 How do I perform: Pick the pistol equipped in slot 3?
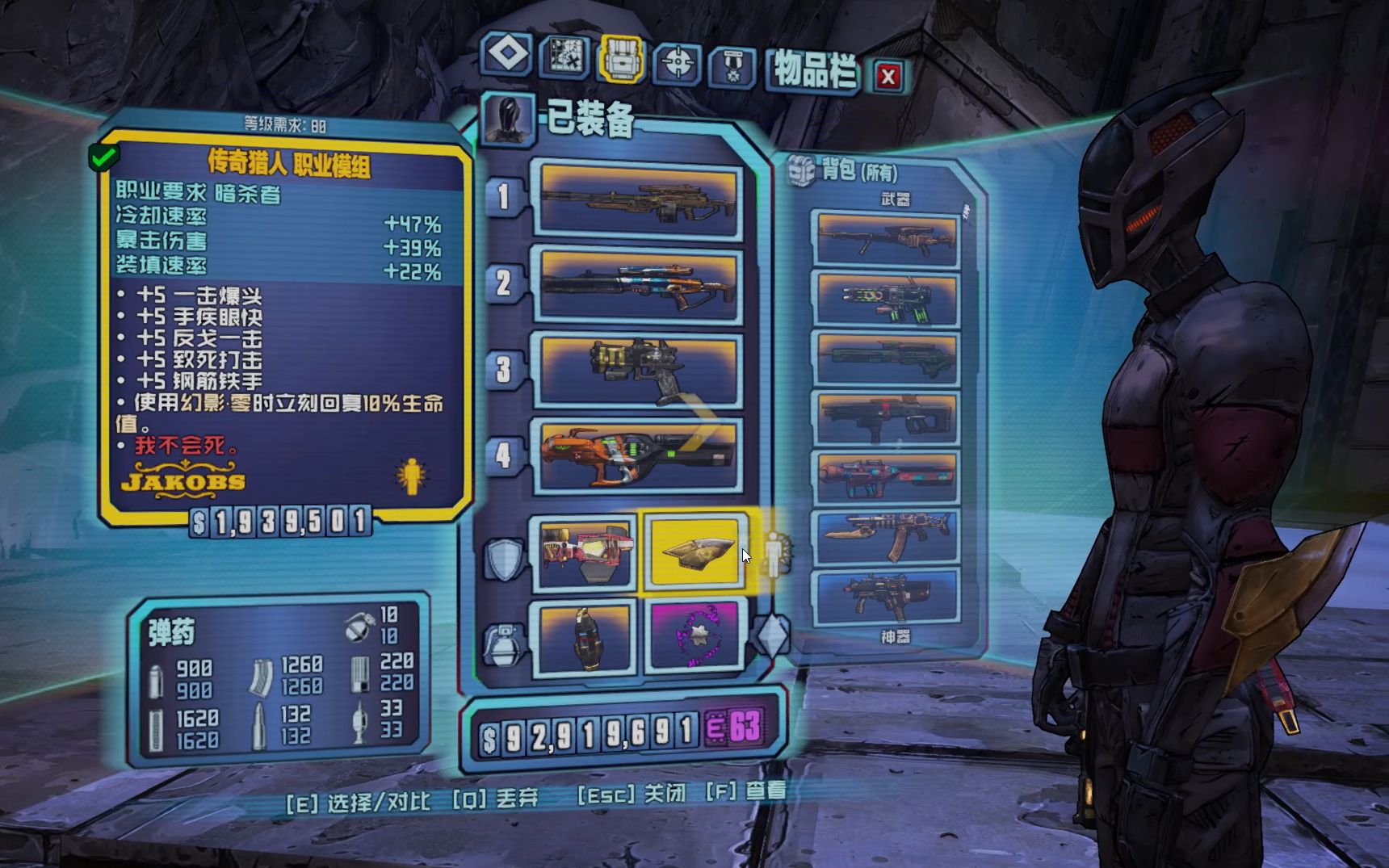639,371
